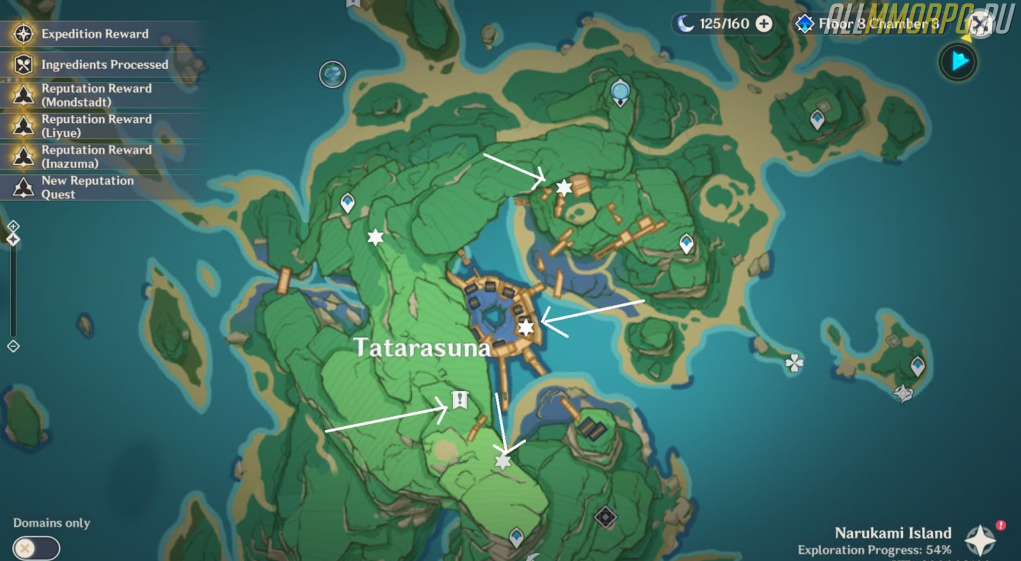Close the map screen
The height and width of the screenshot is (561, 1021).
[x=980, y=22]
